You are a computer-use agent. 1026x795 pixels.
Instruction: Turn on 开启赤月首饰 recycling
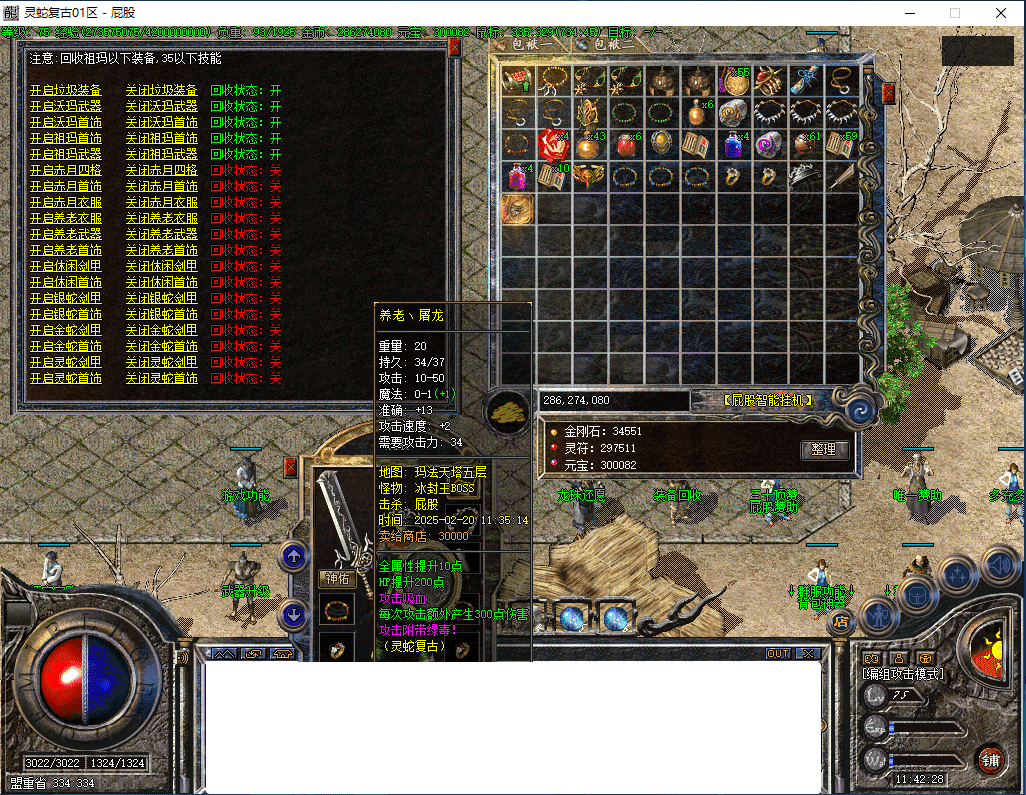pos(65,187)
